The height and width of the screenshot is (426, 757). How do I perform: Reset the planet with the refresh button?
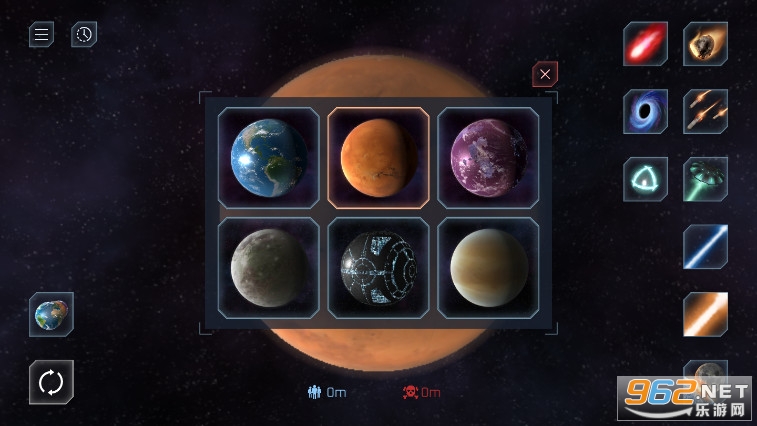coord(51,381)
